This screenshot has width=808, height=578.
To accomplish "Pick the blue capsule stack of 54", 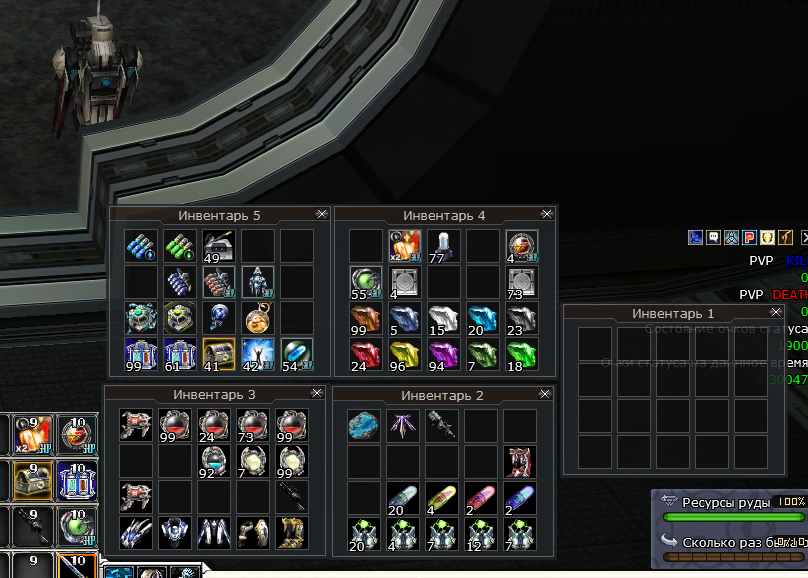I will click(x=297, y=355).
